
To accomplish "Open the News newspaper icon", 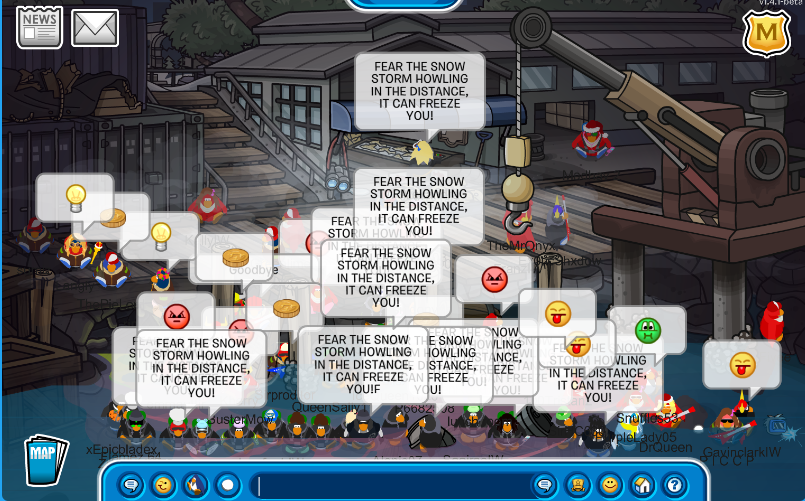I will point(38,27).
